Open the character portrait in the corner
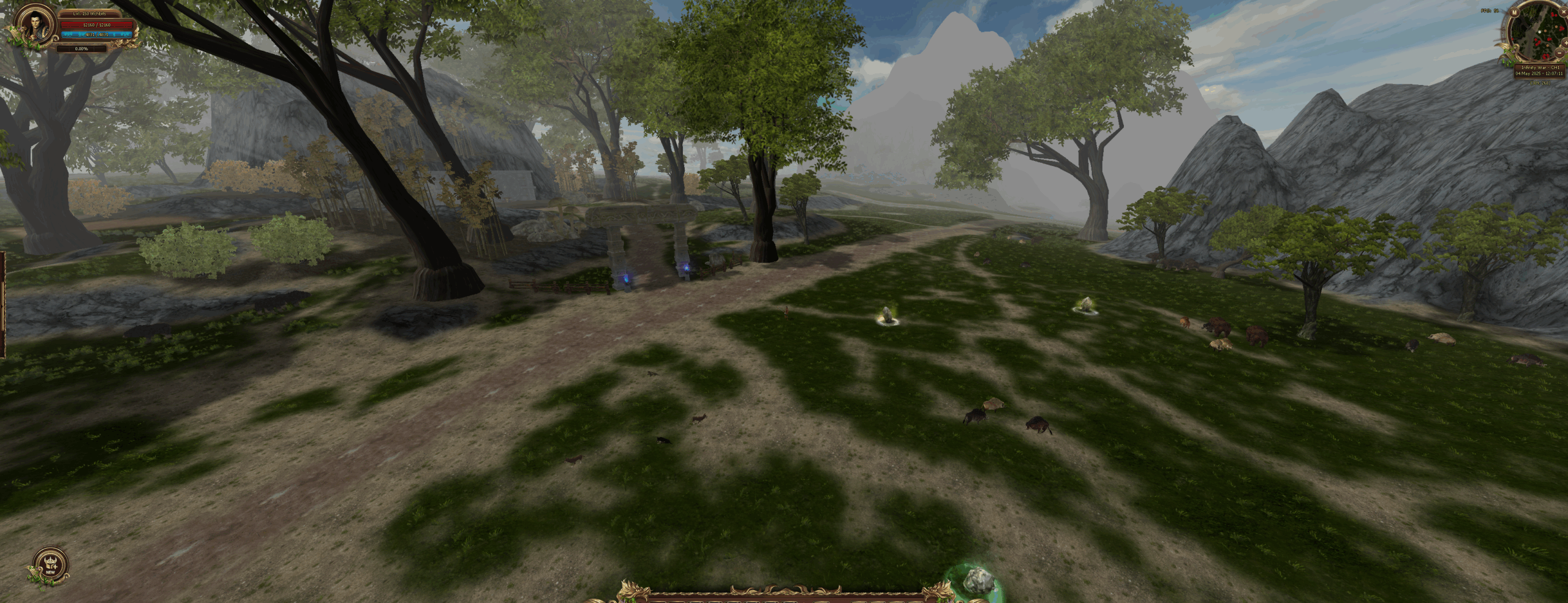 34,26
